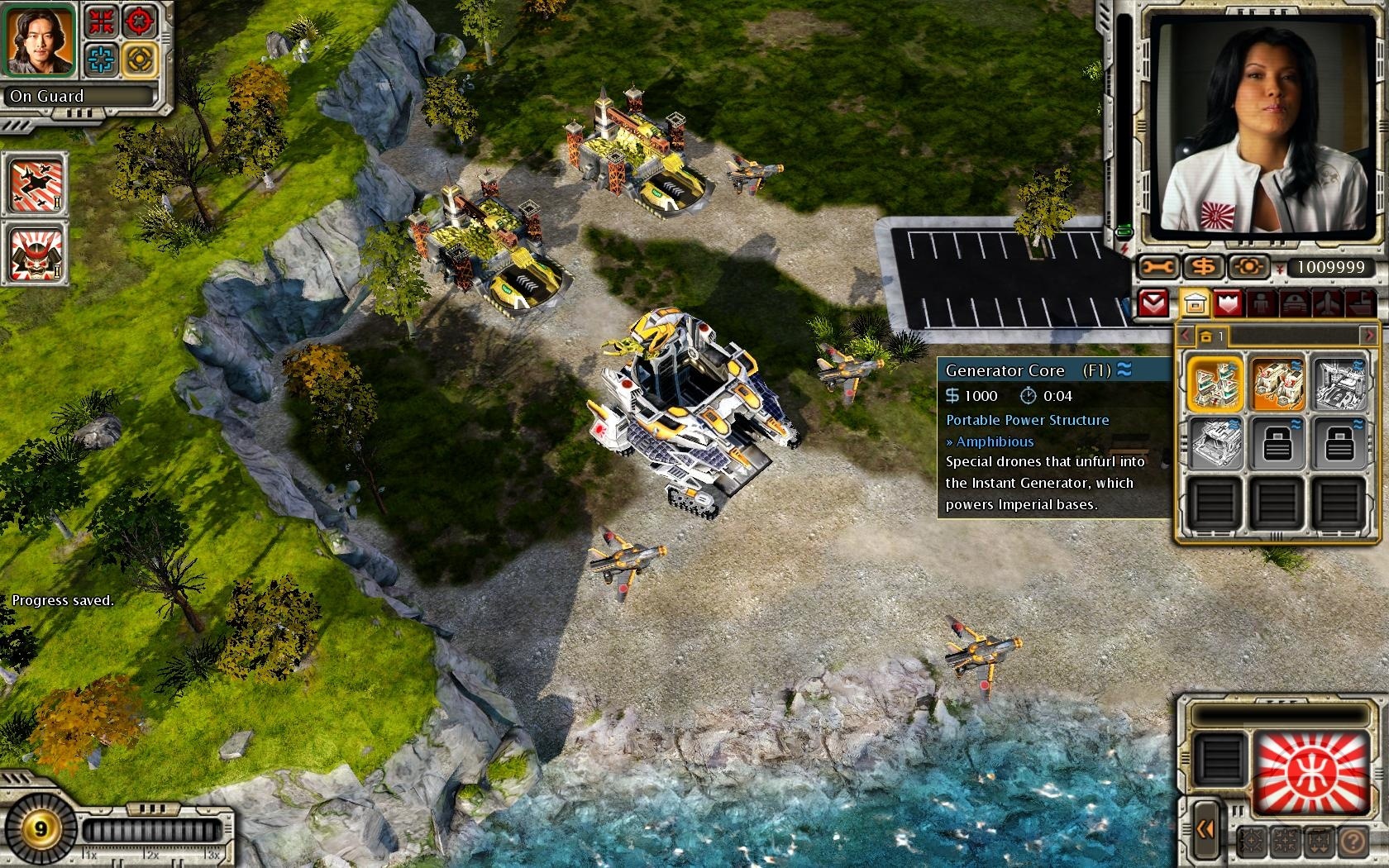1389x868 pixels.
Task: Collapse the radar panel via double chevrons
Action: click(1205, 828)
